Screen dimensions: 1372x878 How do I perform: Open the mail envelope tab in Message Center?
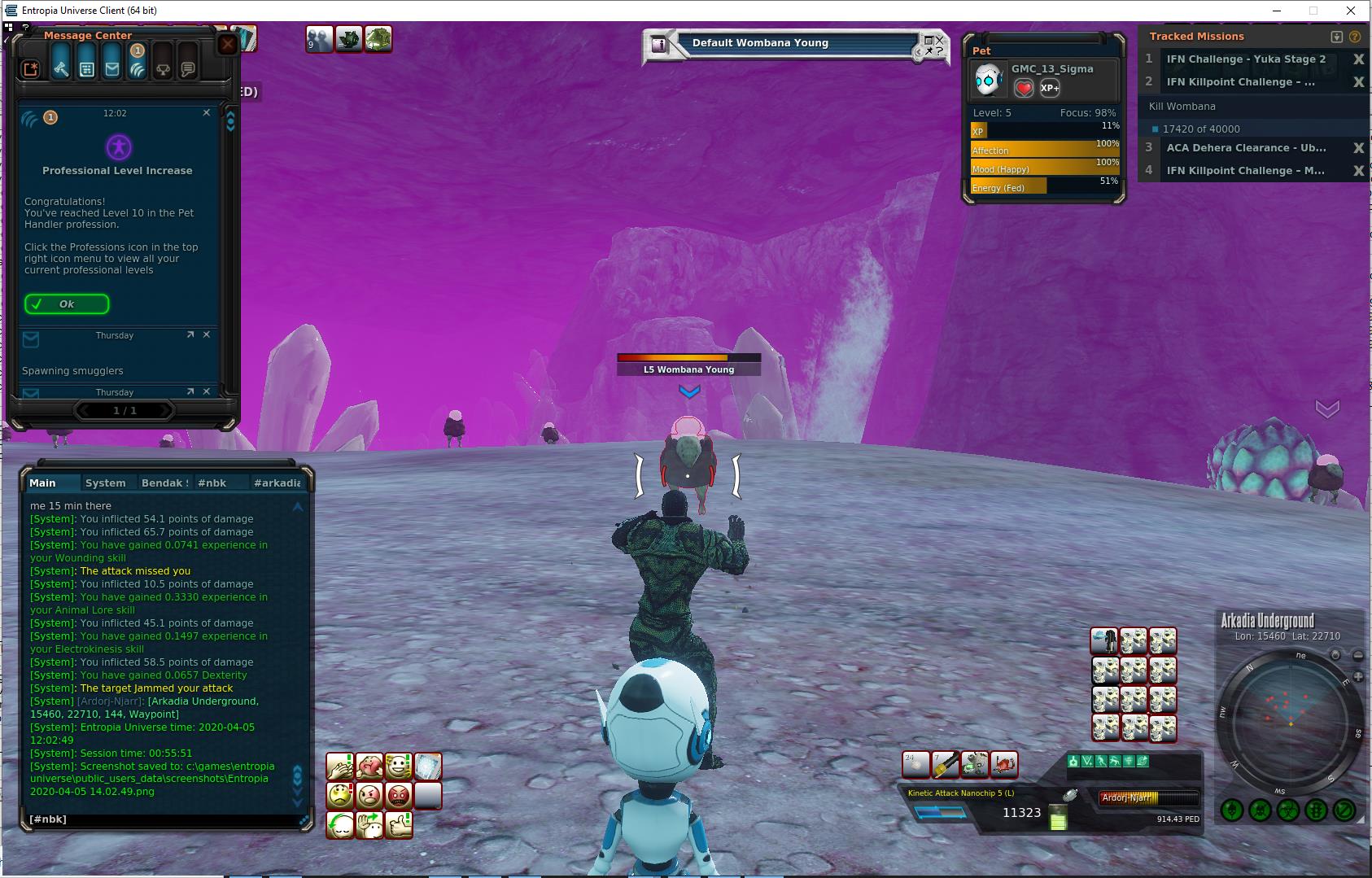click(x=112, y=69)
